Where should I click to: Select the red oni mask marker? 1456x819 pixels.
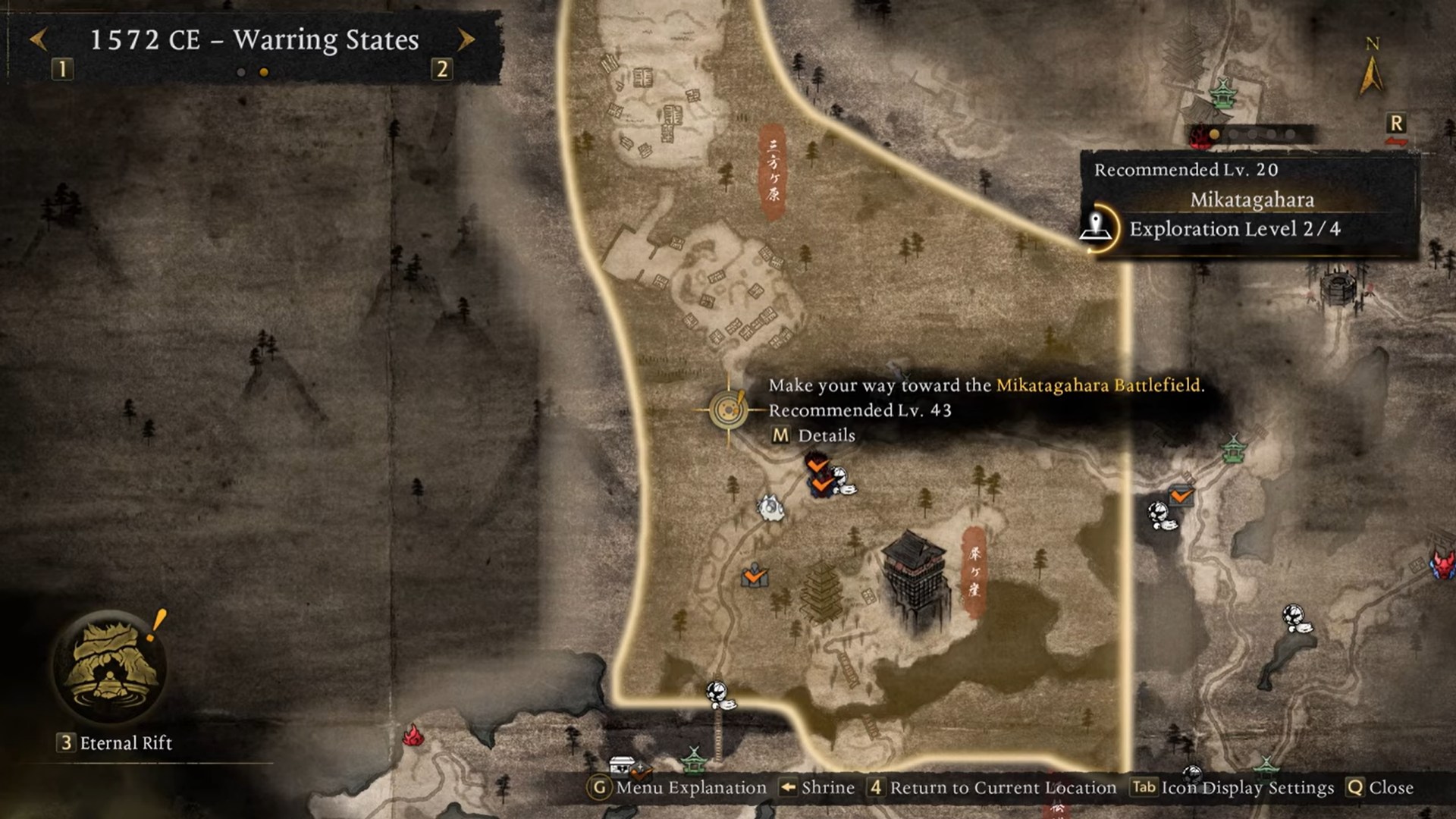coord(1442,564)
